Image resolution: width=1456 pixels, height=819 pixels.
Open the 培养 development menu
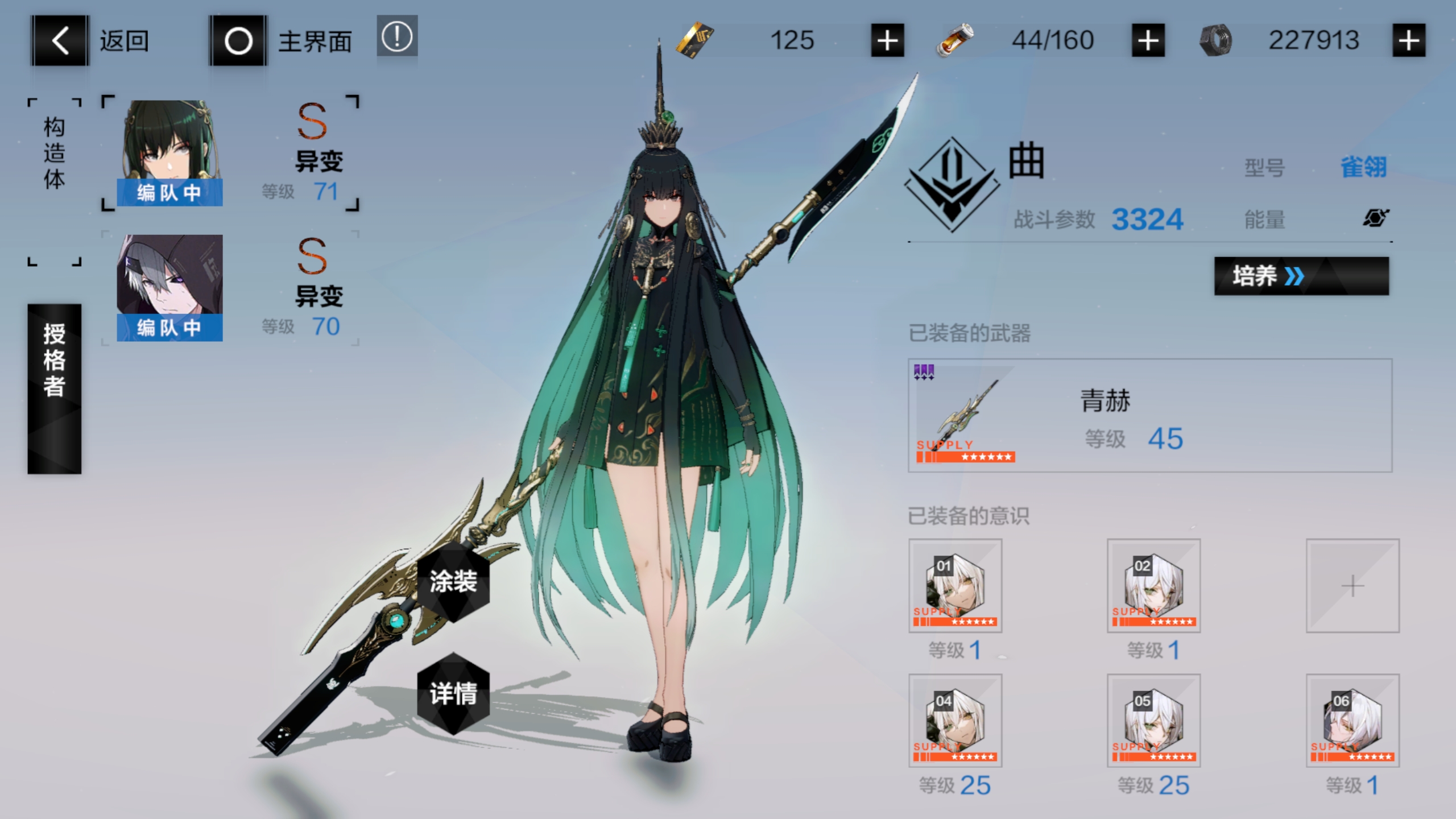[x=1300, y=276]
